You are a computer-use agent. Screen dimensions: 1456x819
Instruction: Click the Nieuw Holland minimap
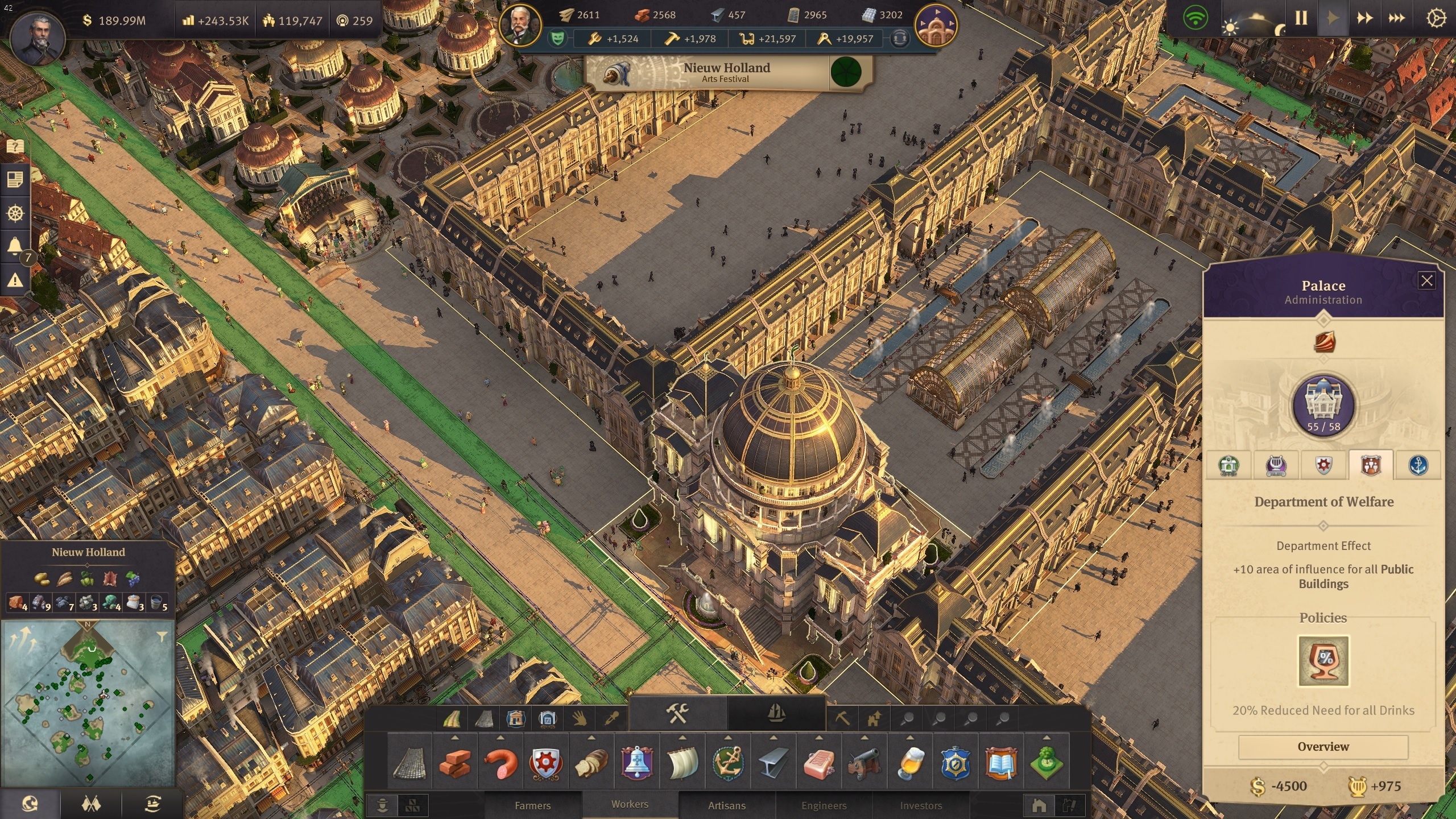click(88, 702)
